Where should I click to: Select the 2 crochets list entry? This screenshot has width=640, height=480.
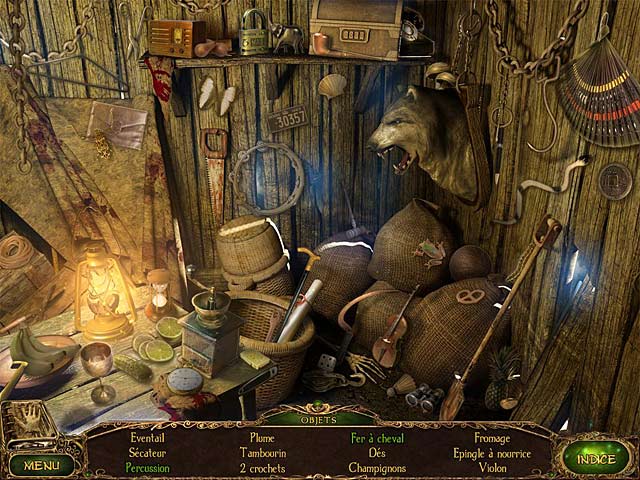pos(264,467)
